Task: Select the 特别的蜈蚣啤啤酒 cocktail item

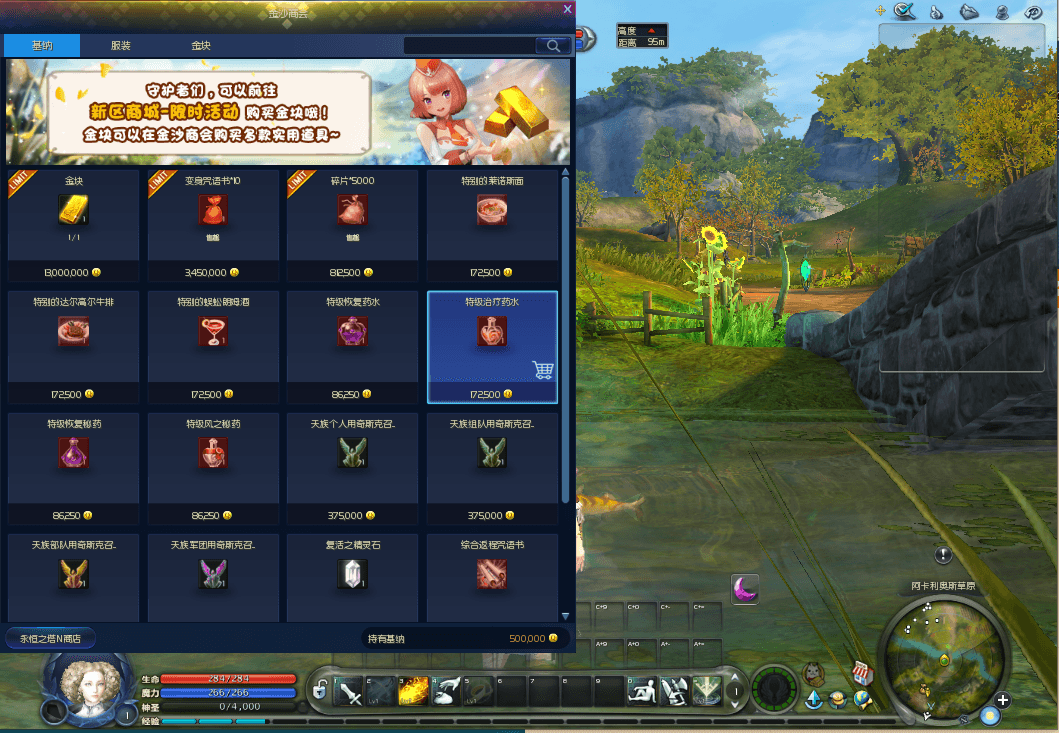Action: point(213,331)
